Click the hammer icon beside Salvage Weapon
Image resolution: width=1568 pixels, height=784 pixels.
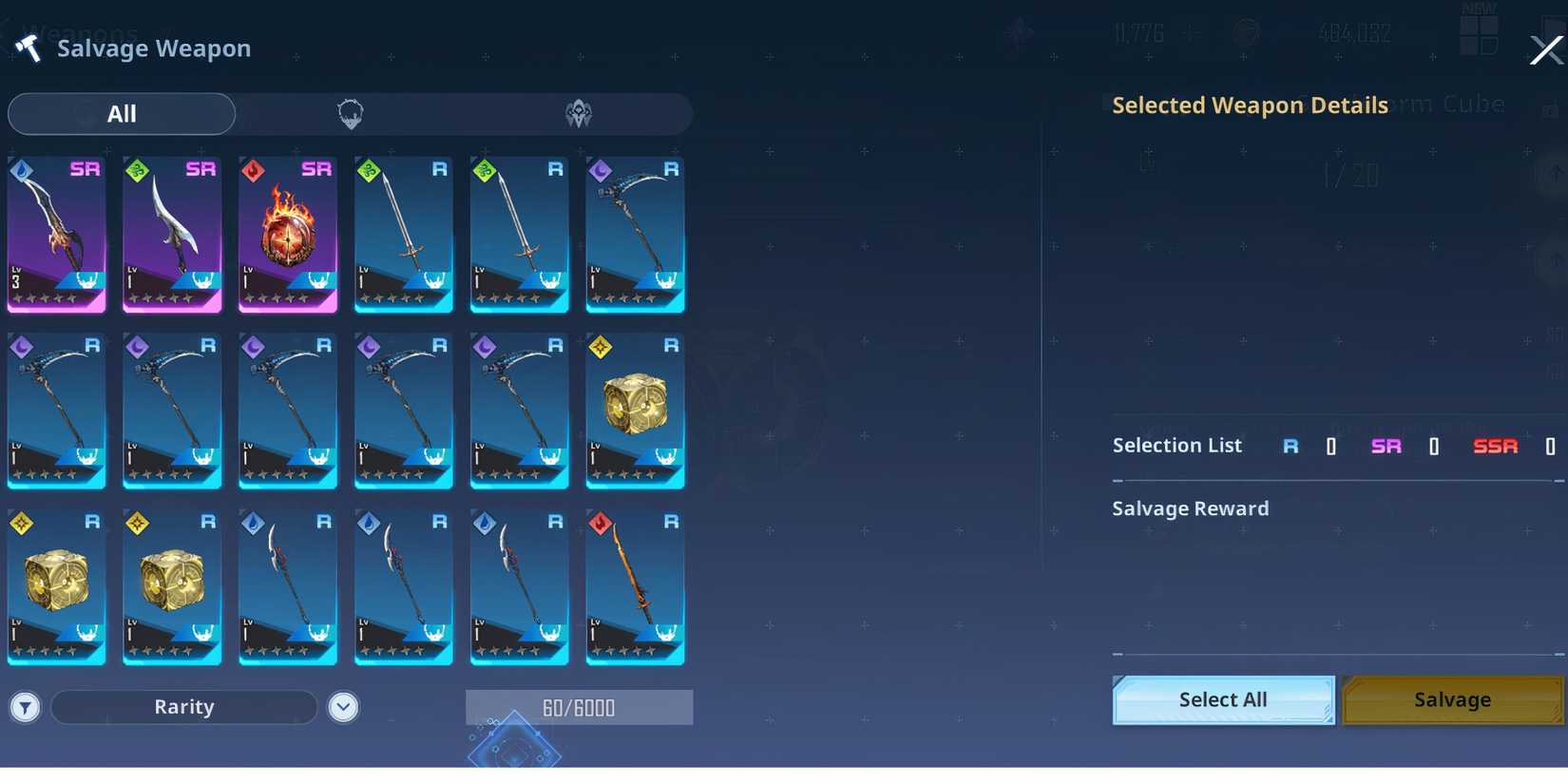[x=29, y=48]
